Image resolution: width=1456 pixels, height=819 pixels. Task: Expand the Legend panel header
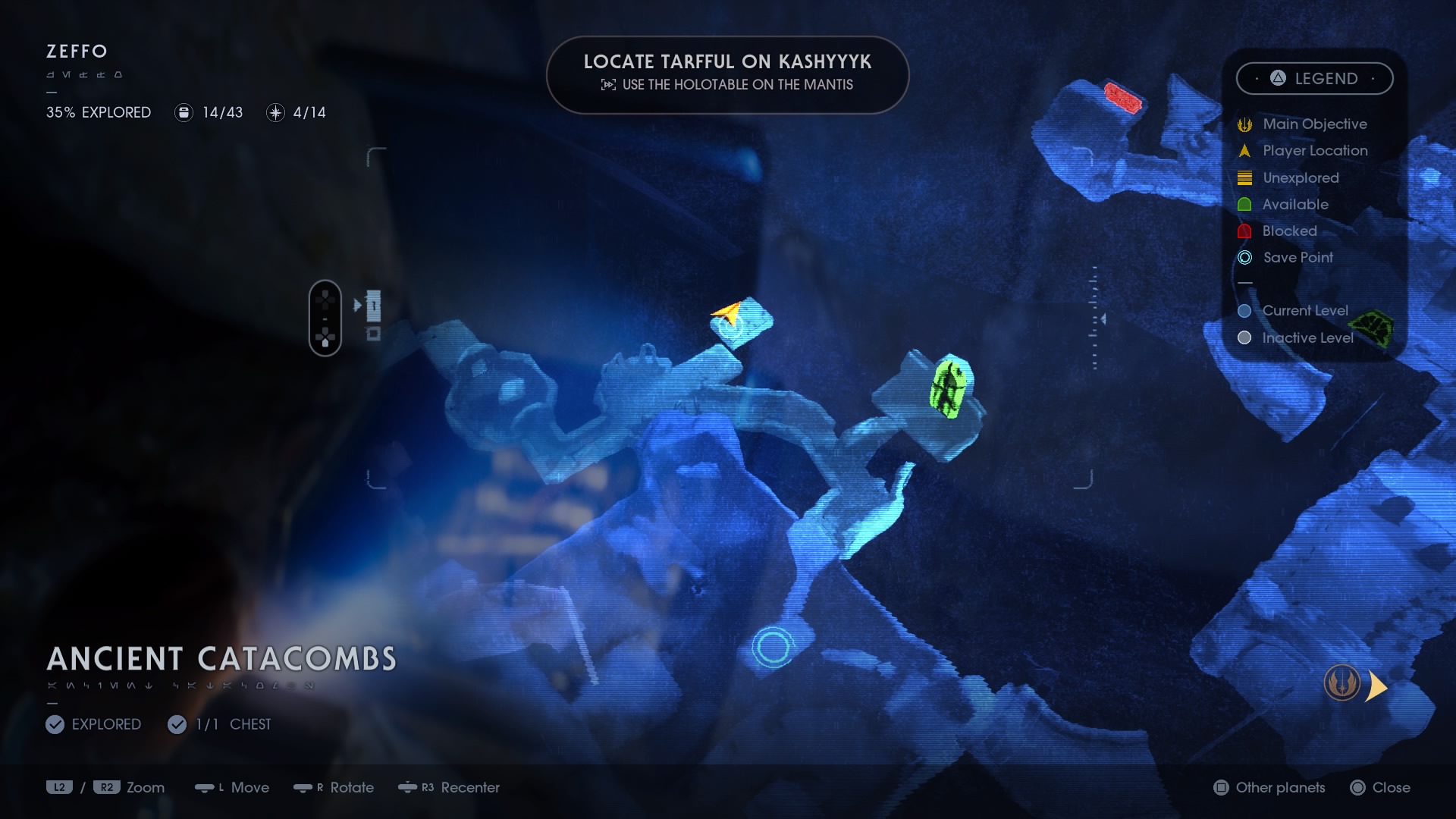tap(1314, 78)
